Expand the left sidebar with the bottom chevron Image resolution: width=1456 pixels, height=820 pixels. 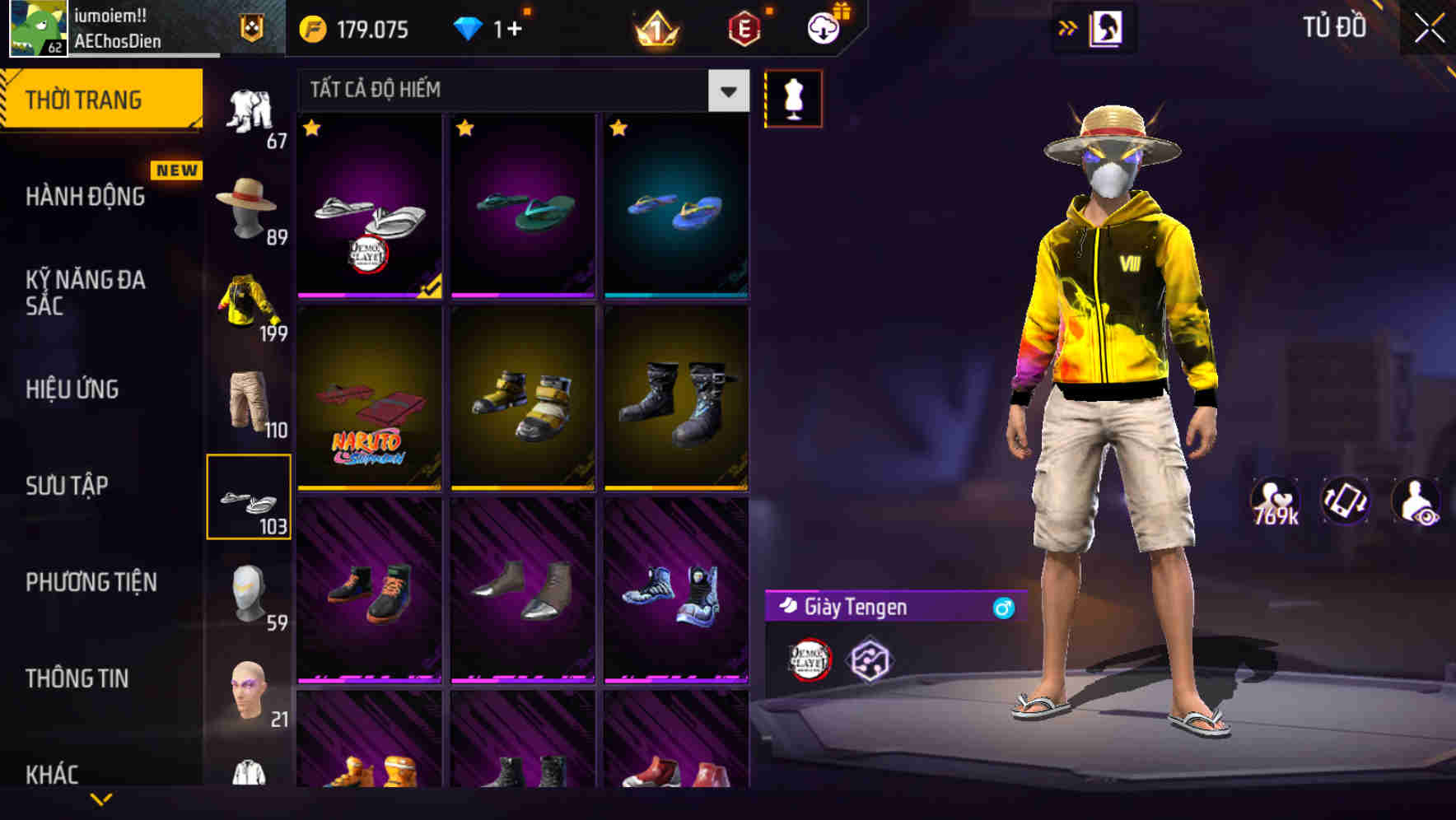click(x=101, y=800)
